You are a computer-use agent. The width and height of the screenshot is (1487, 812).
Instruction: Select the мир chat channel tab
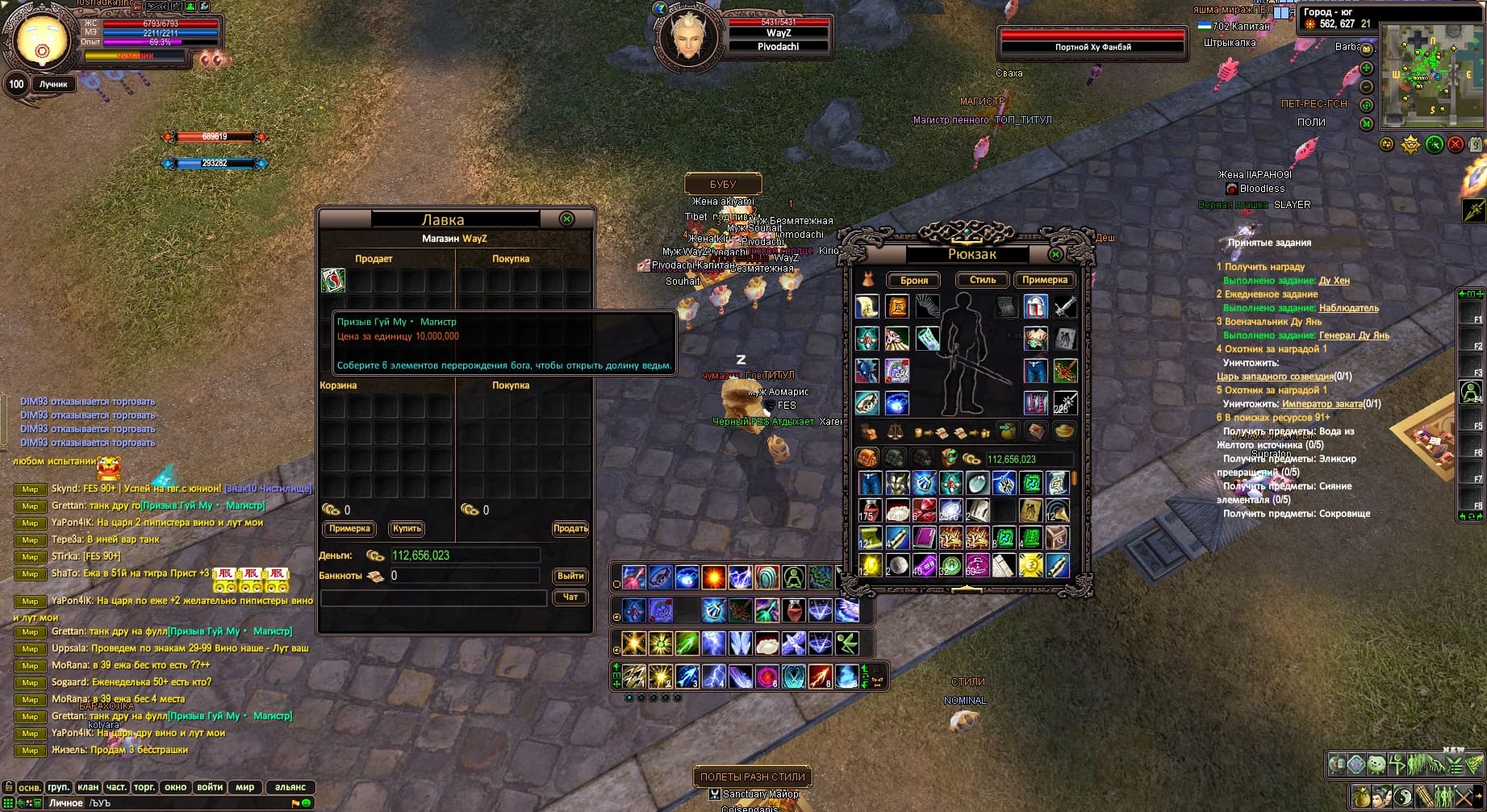[x=245, y=787]
